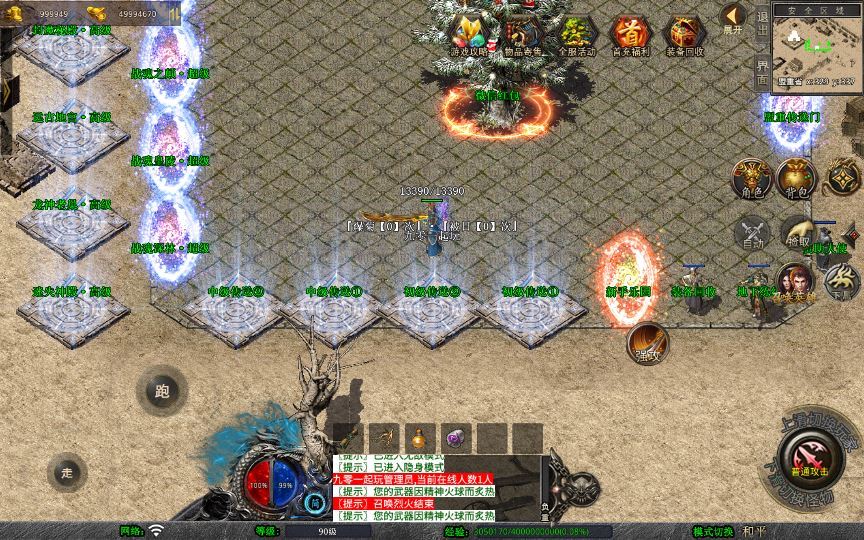The image size is (864, 540).
Task: Toggle the 跑 run button
Action: pos(162,391)
